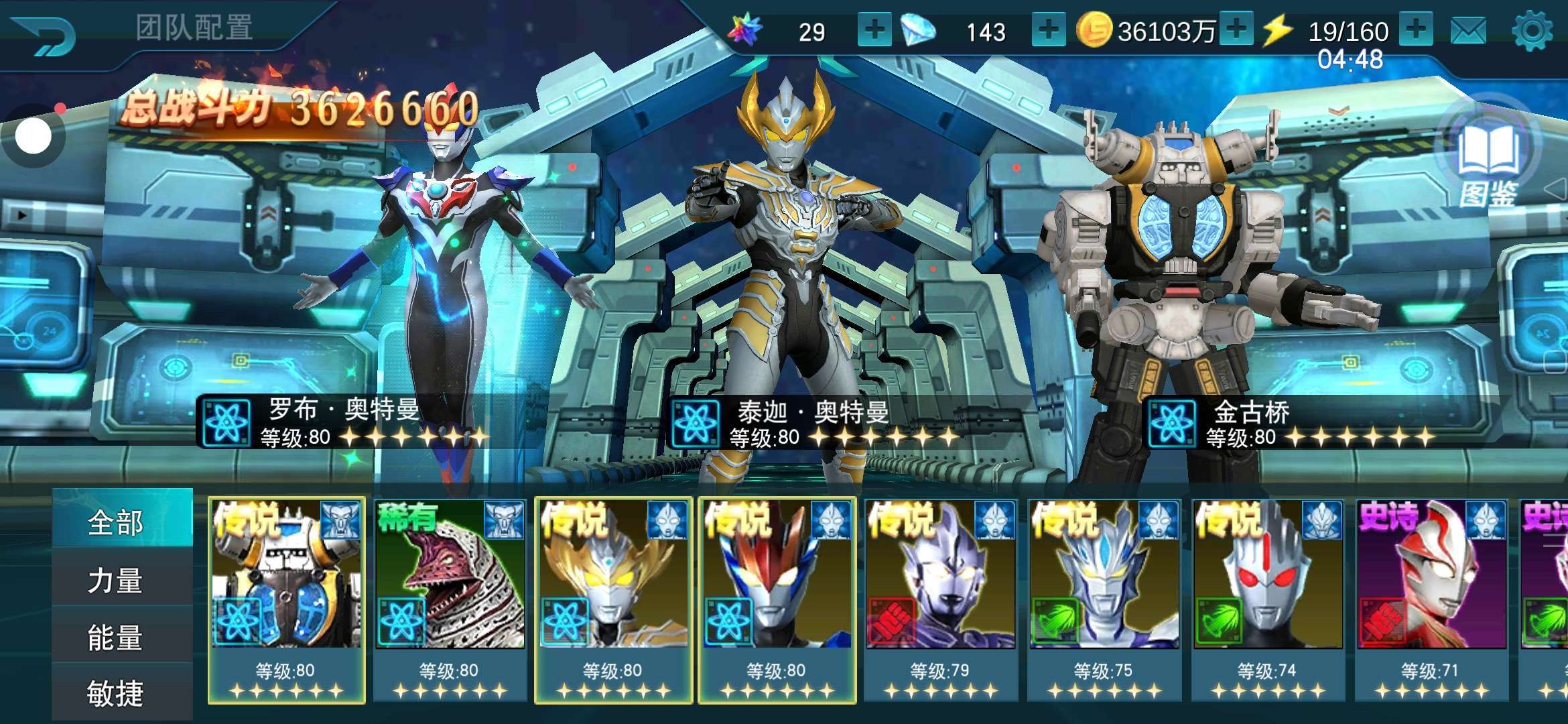Select the 敏捷 category tab
The image size is (1568, 724).
pyautogui.click(x=115, y=693)
